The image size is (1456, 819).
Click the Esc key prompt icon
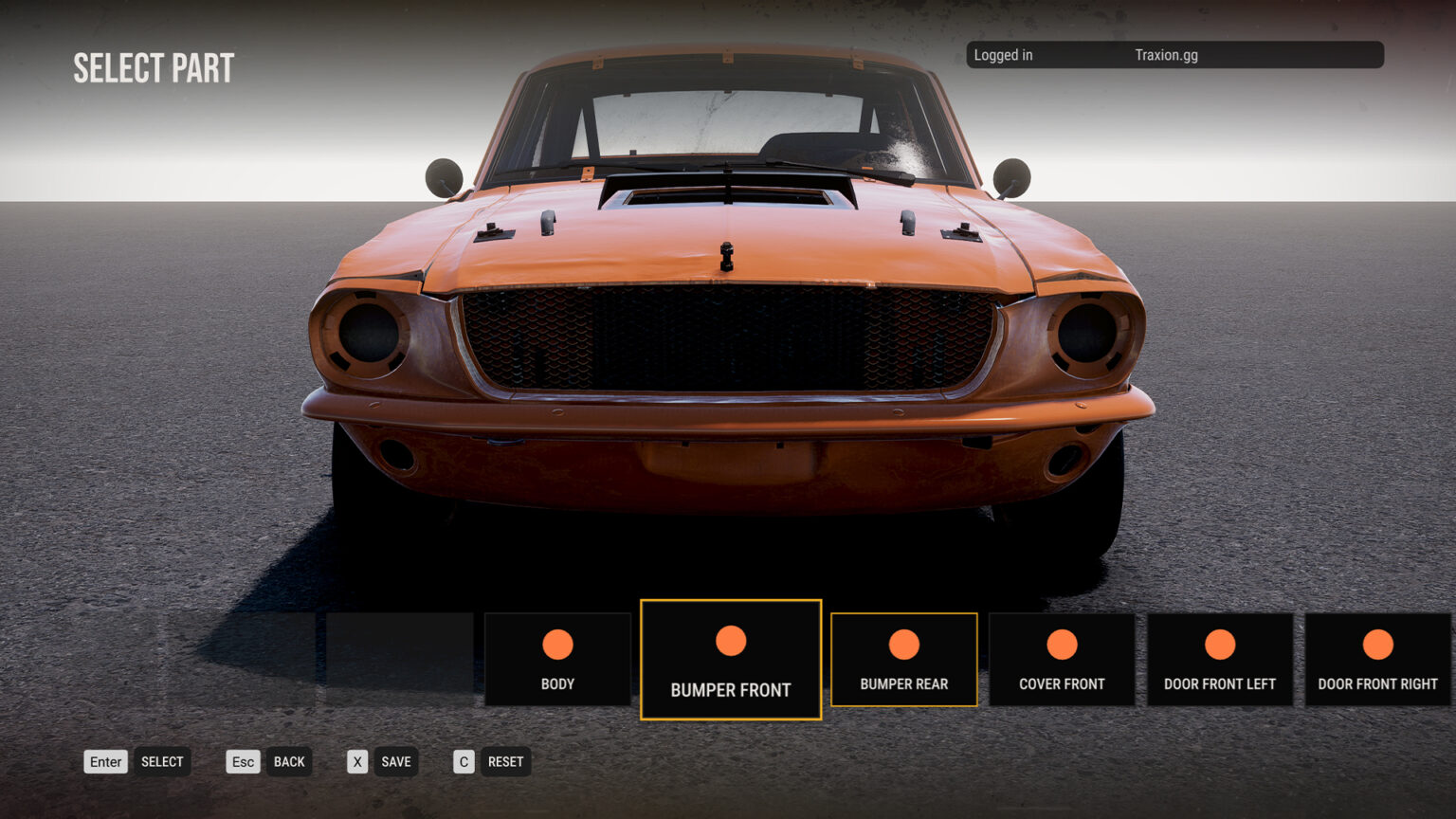click(243, 761)
